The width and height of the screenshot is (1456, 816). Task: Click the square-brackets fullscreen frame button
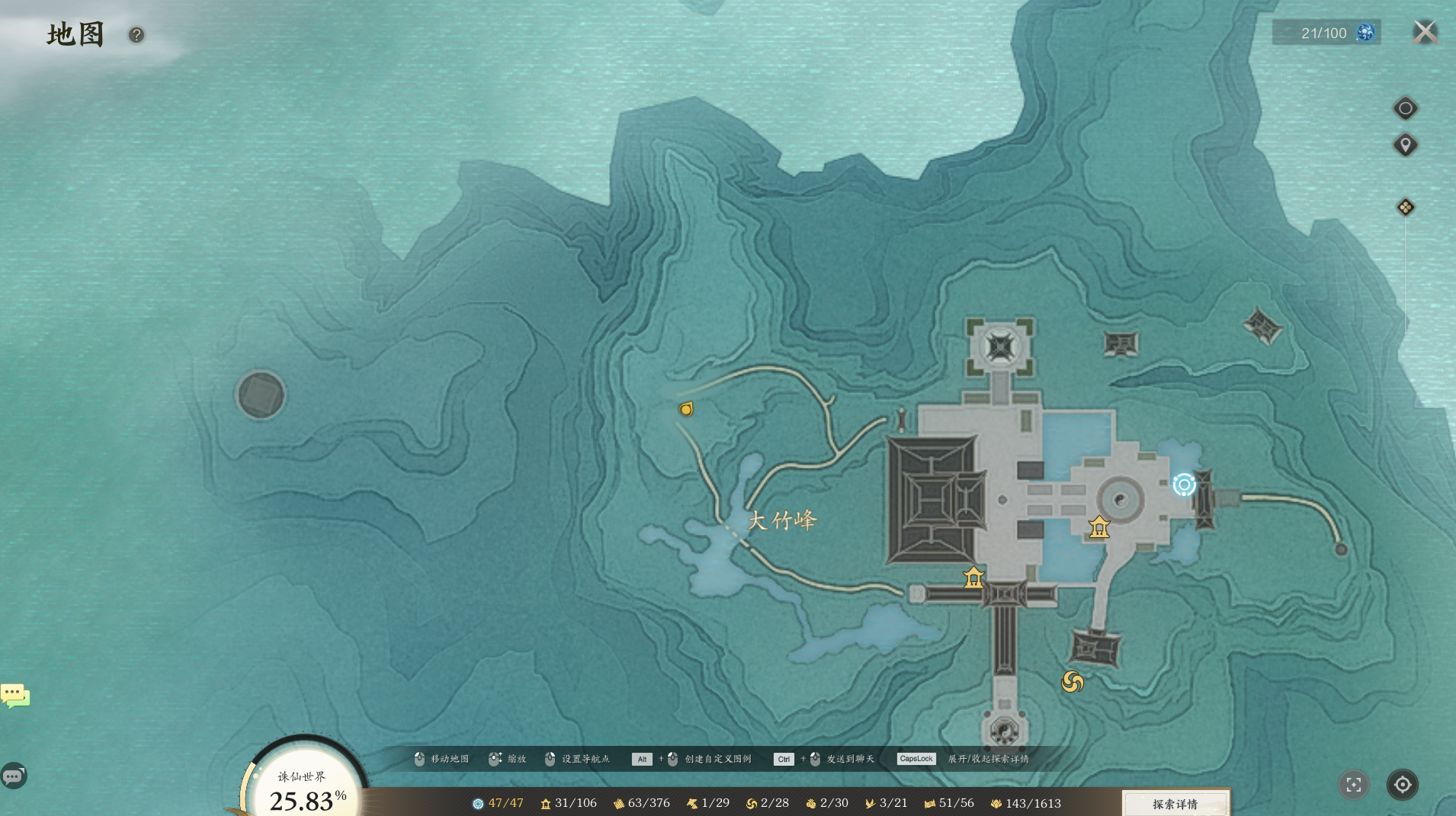click(1354, 785)
